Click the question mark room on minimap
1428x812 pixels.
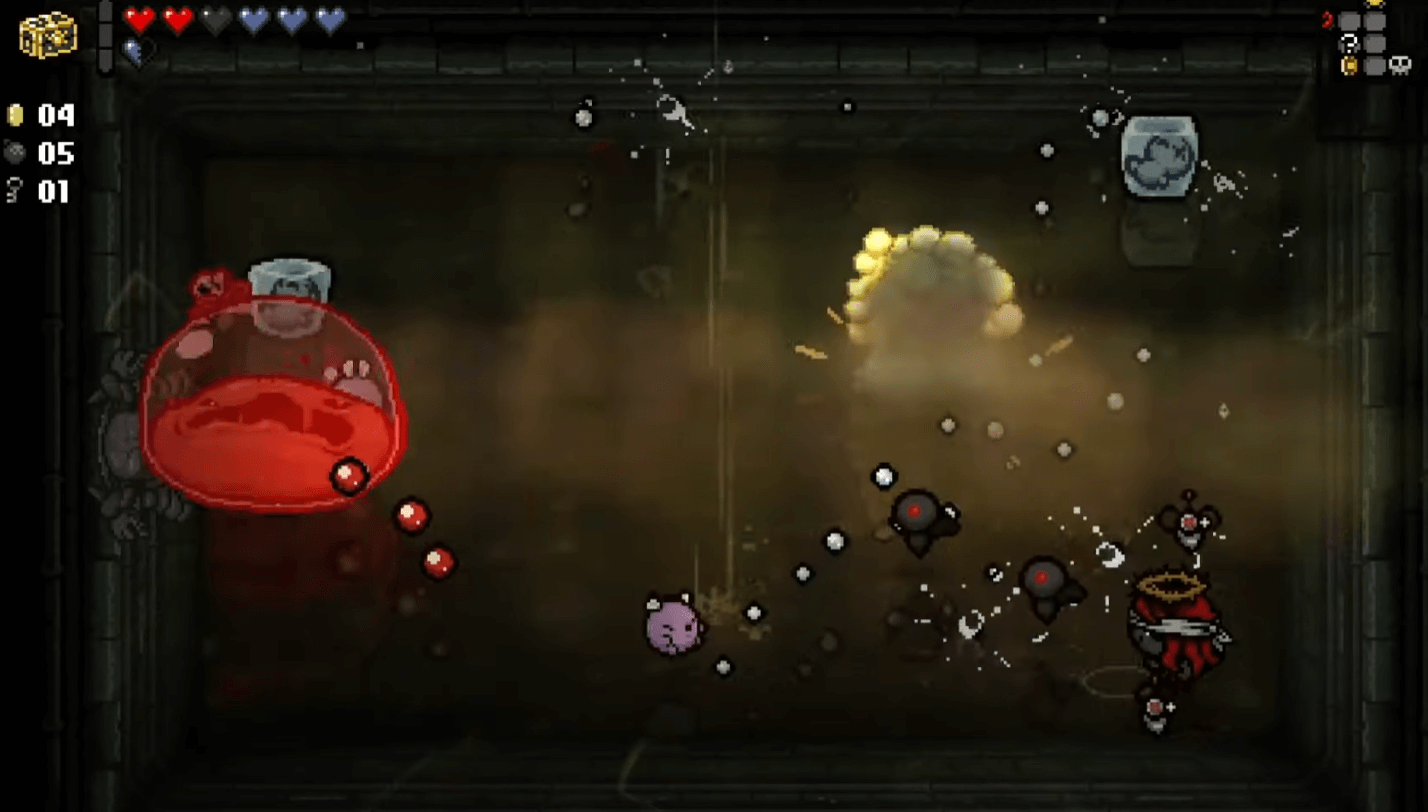tap(1350, 44)
